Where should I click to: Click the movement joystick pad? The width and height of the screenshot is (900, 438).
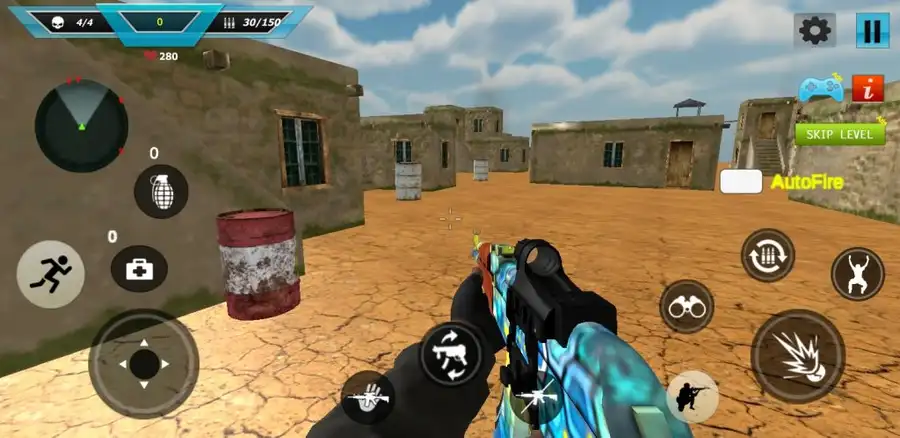pos(143,363)
